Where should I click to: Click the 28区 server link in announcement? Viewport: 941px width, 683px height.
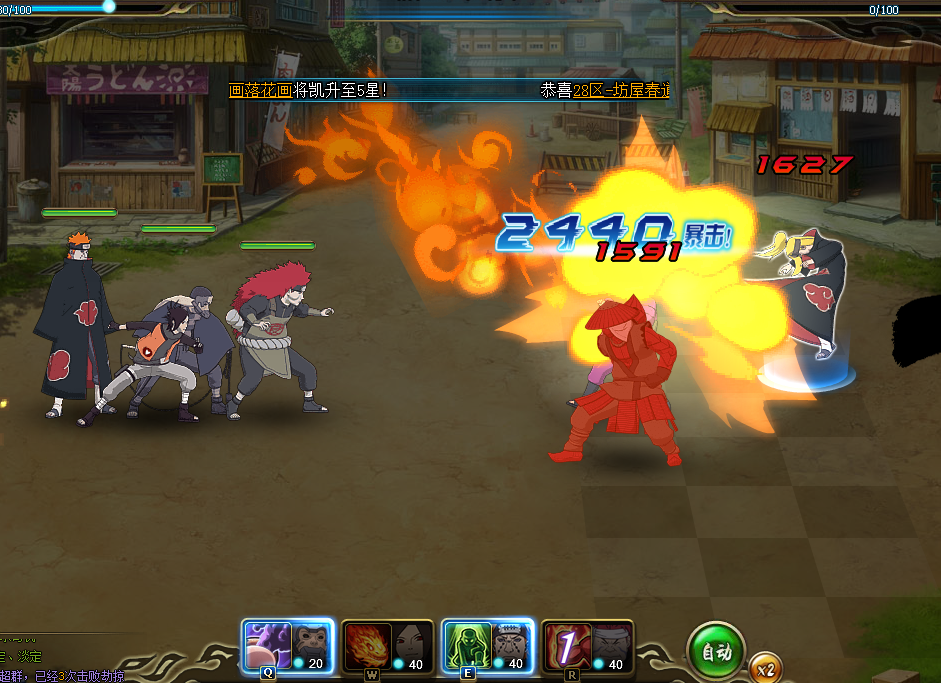(x=590, y=90)
